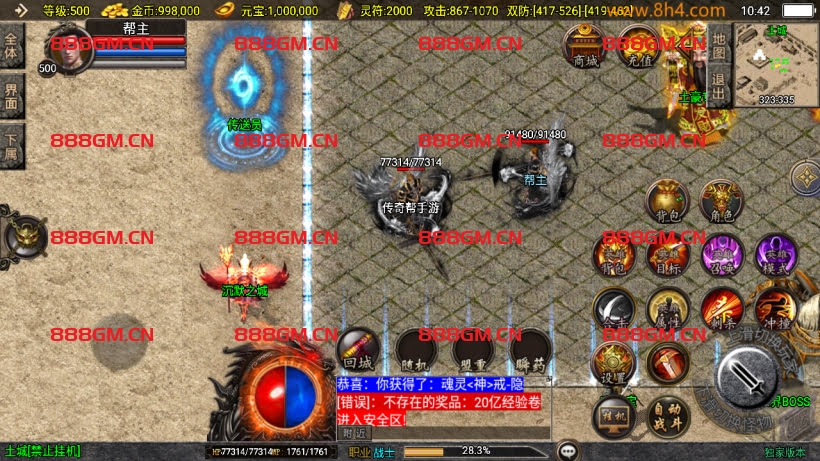The width and height of the screenshot is (820, 461).
Task: Tap the large sword attack button
Action: (747, 378)
